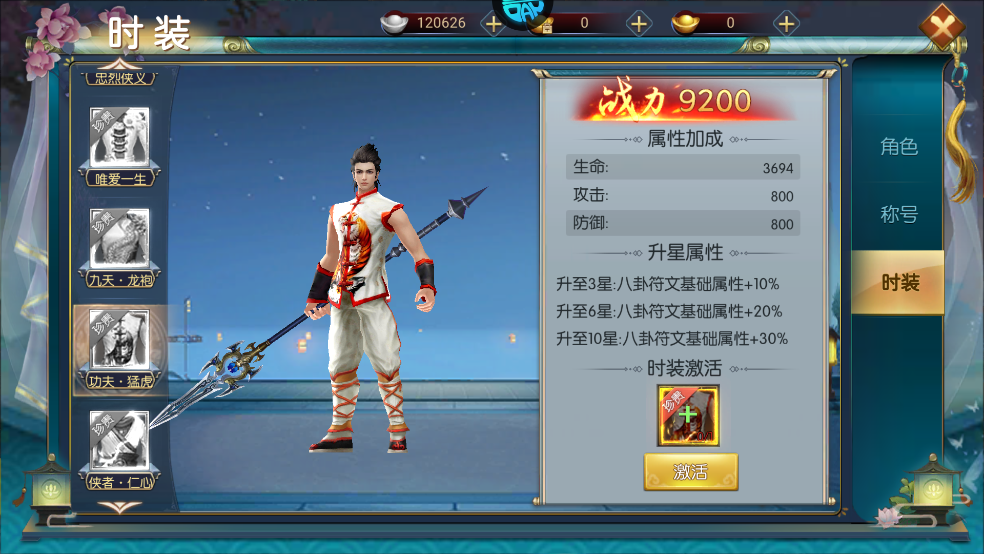
Task: Select the 九天·龙袍 costume
Action: click(120, 245)
